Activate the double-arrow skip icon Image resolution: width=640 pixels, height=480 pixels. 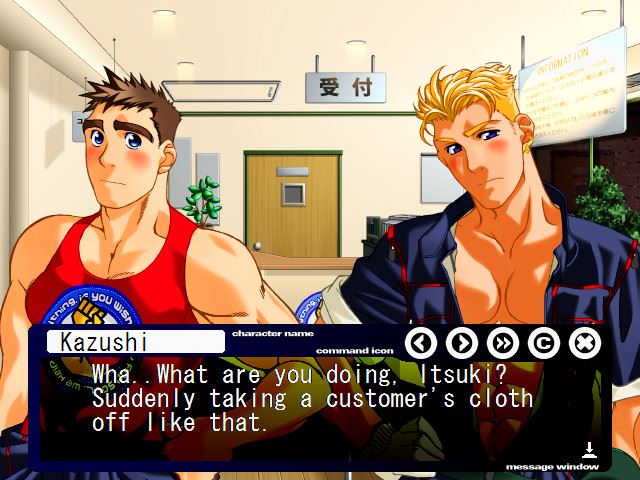click(x=502, y=343)
